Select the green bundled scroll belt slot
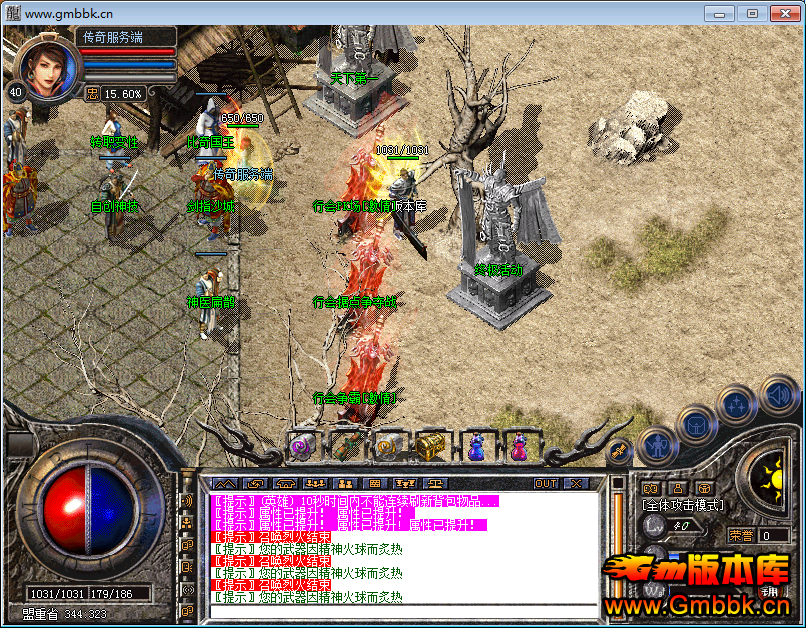 tap(346, 446)
